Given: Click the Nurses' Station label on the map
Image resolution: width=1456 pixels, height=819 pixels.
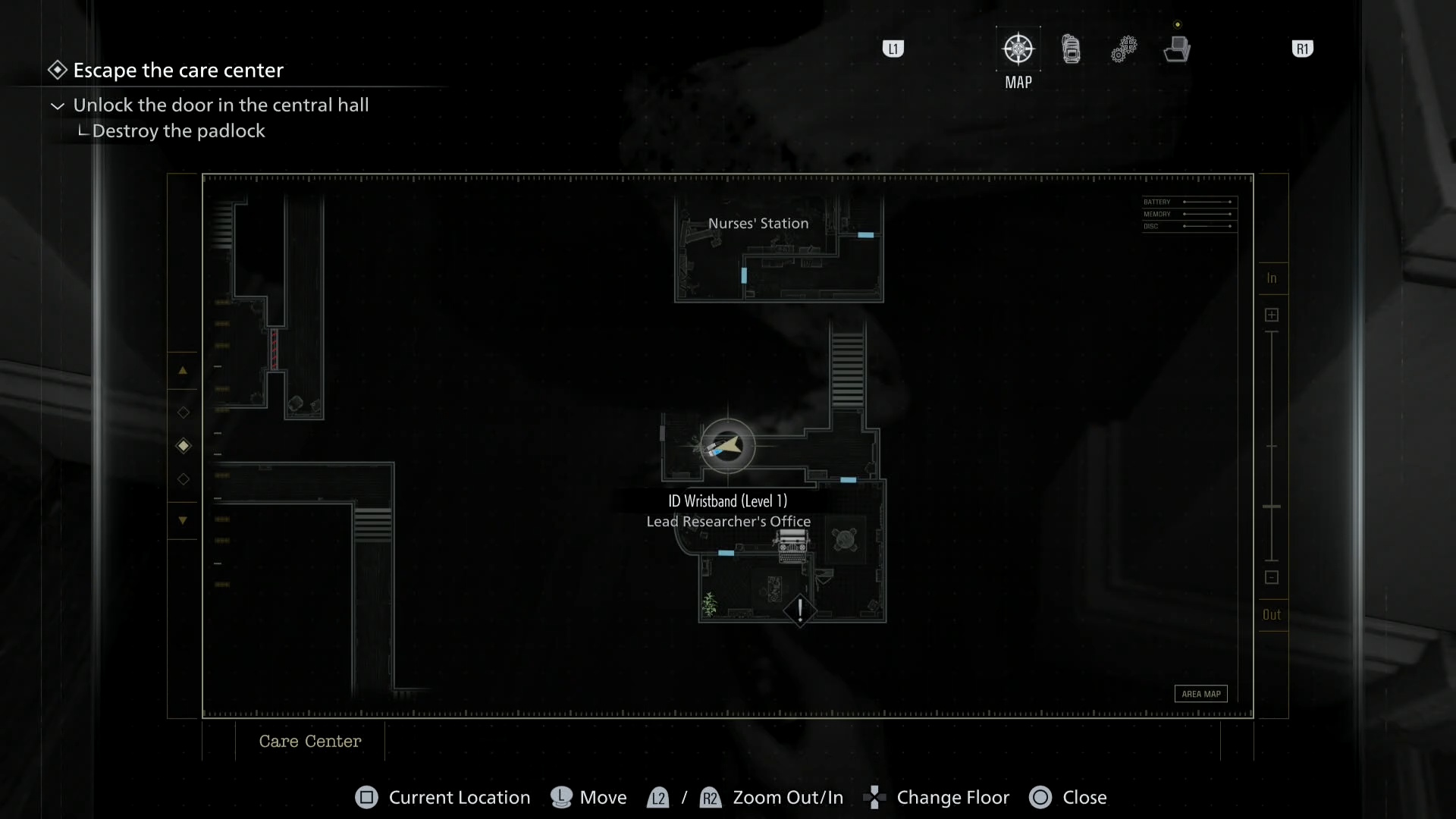Looking at the screenshot, I should pyautogui.click(x=758, y=223).
